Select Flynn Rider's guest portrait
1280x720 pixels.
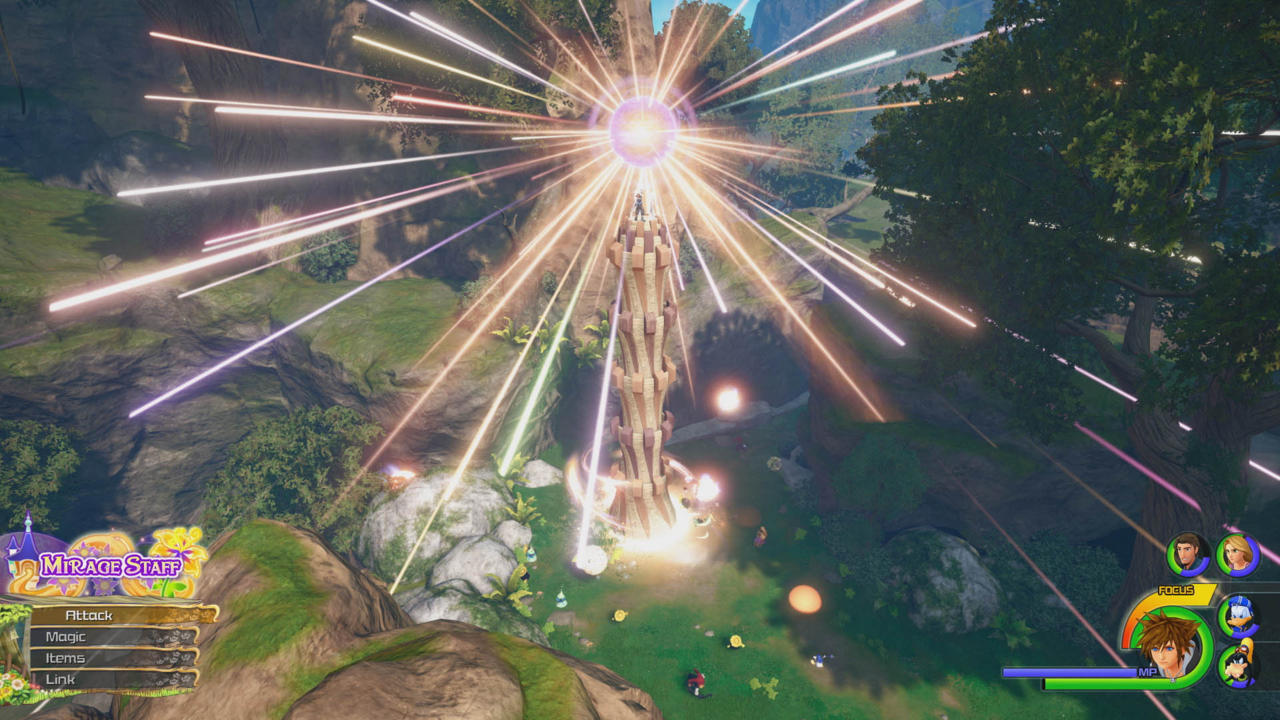pyautogui.click(x=1186, y=553)
